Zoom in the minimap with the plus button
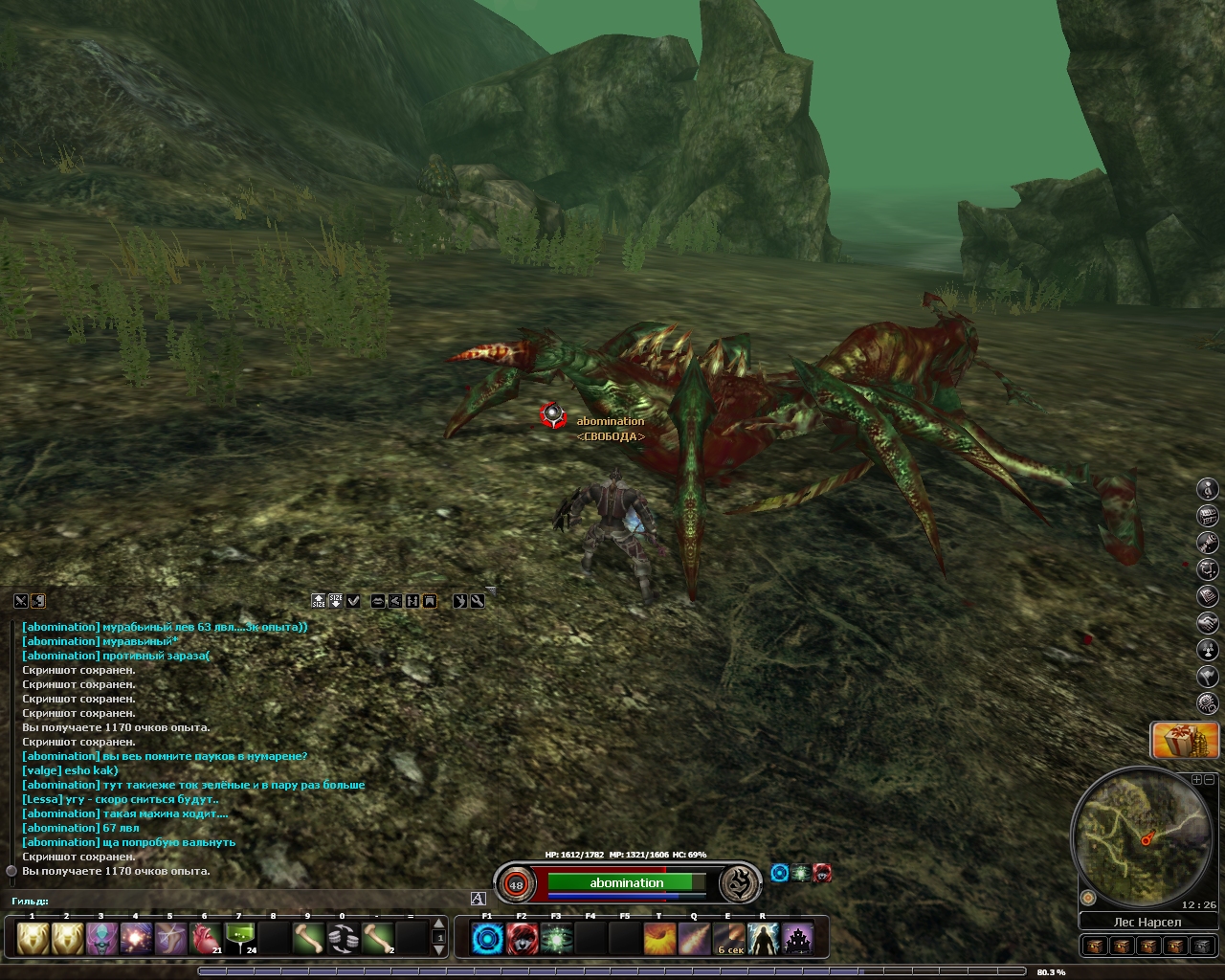This screenshot has width=1225, height=980. (x=1195, y=779)
